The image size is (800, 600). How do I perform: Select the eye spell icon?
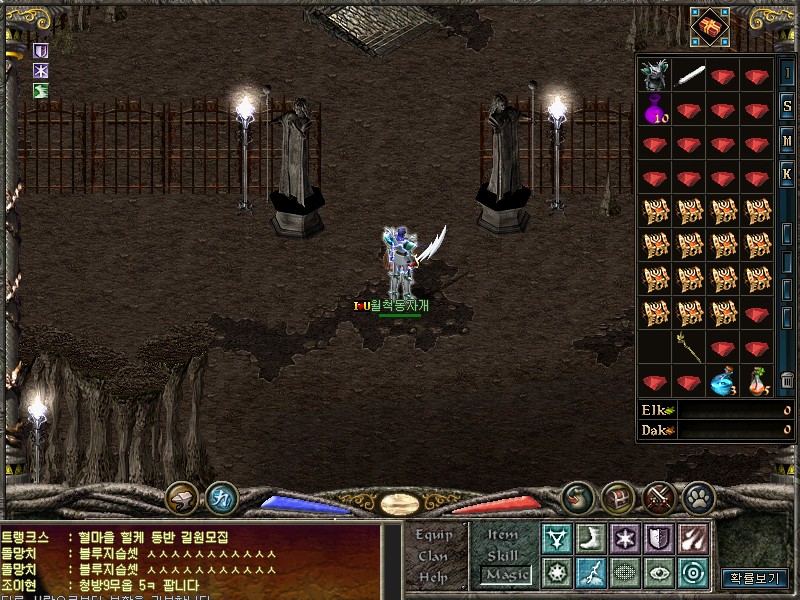[658, 572]
